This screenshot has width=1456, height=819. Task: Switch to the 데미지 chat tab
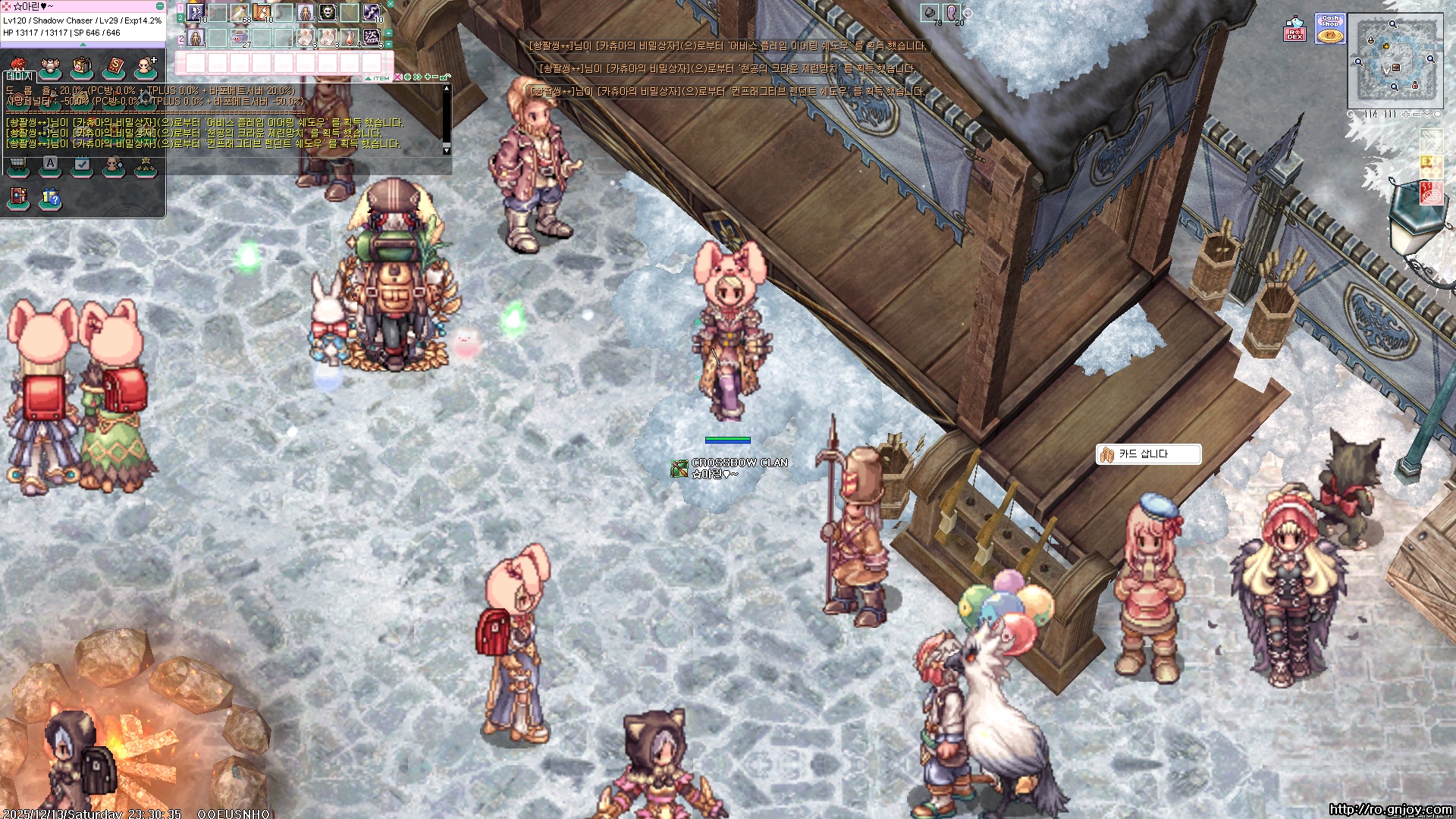(x=20, y=76)
